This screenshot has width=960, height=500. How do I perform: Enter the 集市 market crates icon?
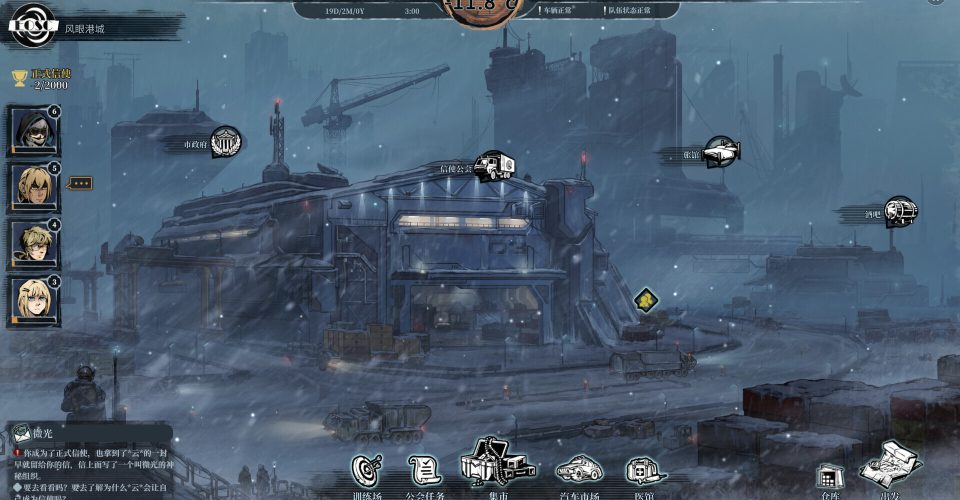pyautogui.click(x=497, y=465)
